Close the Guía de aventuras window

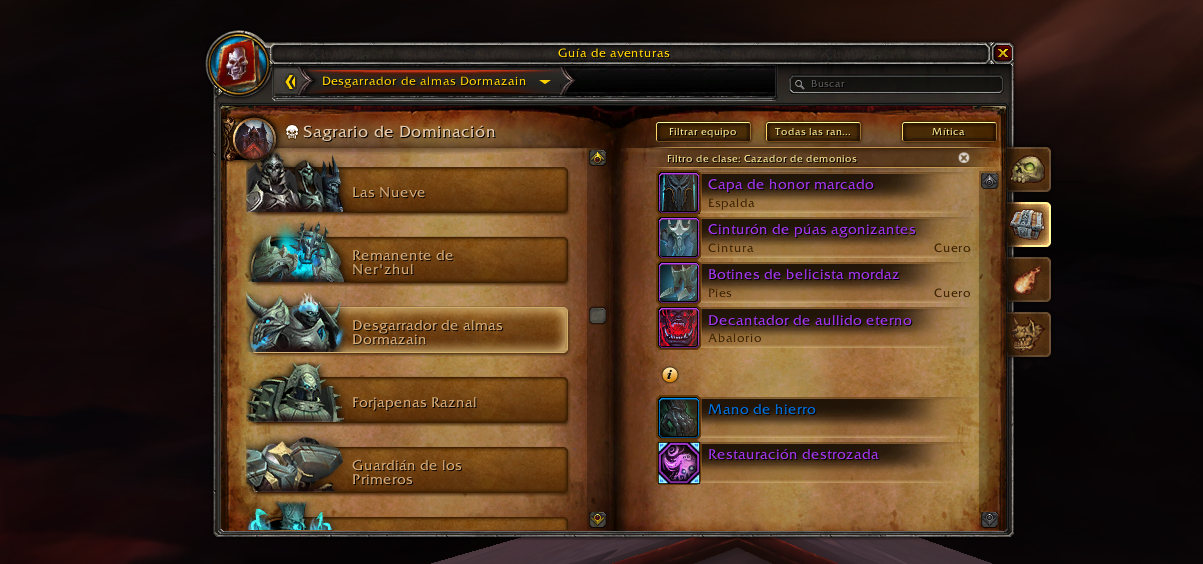tap(1003, 53)
